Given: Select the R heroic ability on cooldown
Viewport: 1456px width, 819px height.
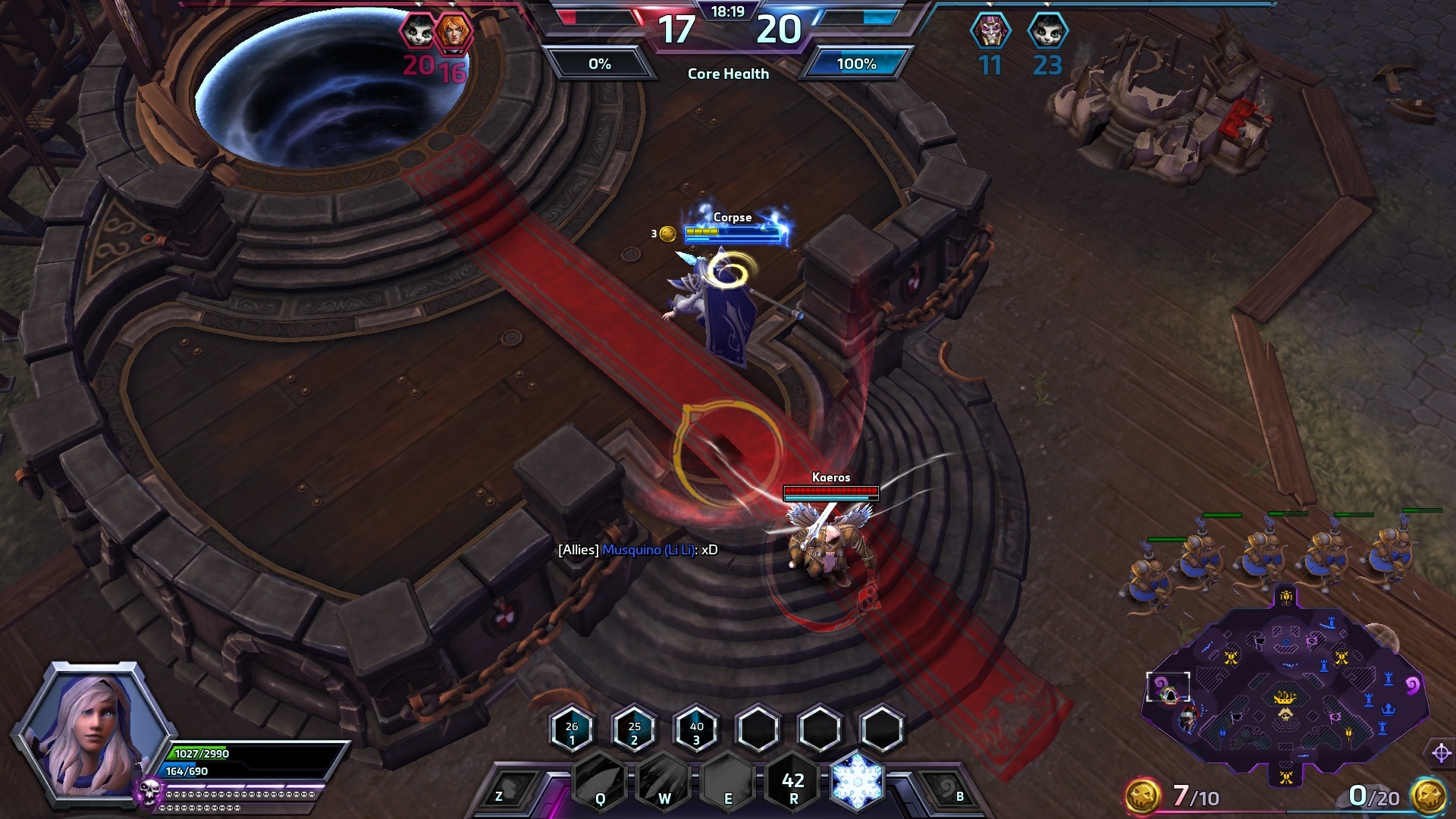Looking at the screenshot, I should (793, 783).
